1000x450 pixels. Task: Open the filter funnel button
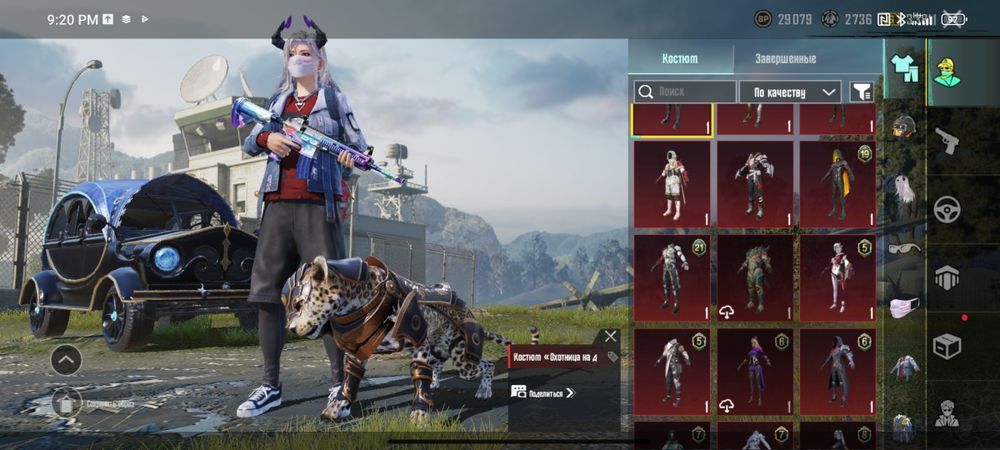point(861,92)
